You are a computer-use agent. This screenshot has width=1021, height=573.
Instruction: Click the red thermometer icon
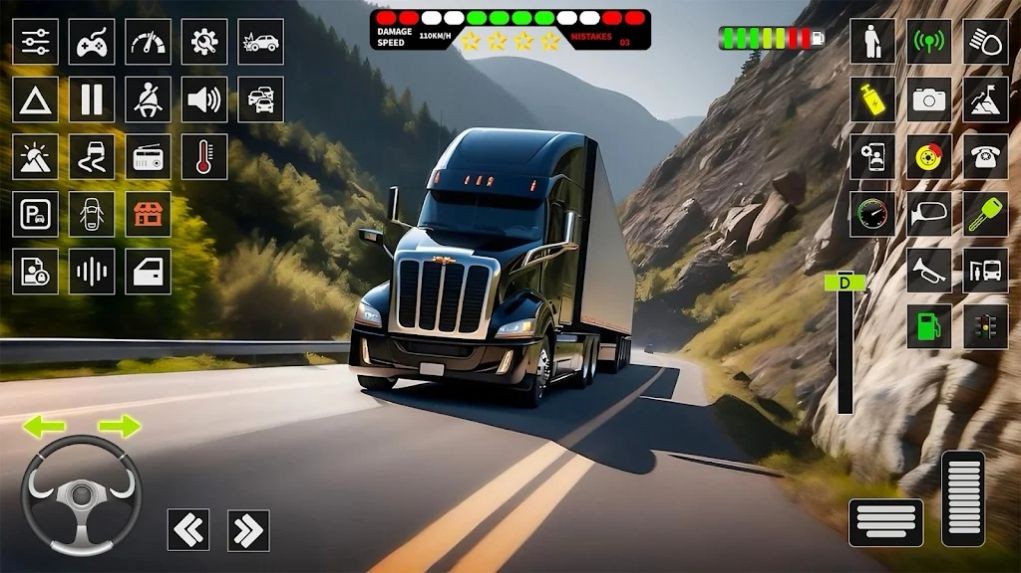(x=204, y=157)
